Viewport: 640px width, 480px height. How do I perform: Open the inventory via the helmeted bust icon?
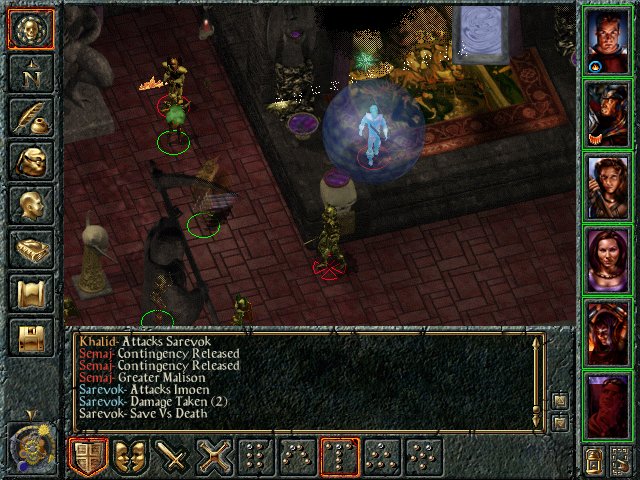(30, 161)
